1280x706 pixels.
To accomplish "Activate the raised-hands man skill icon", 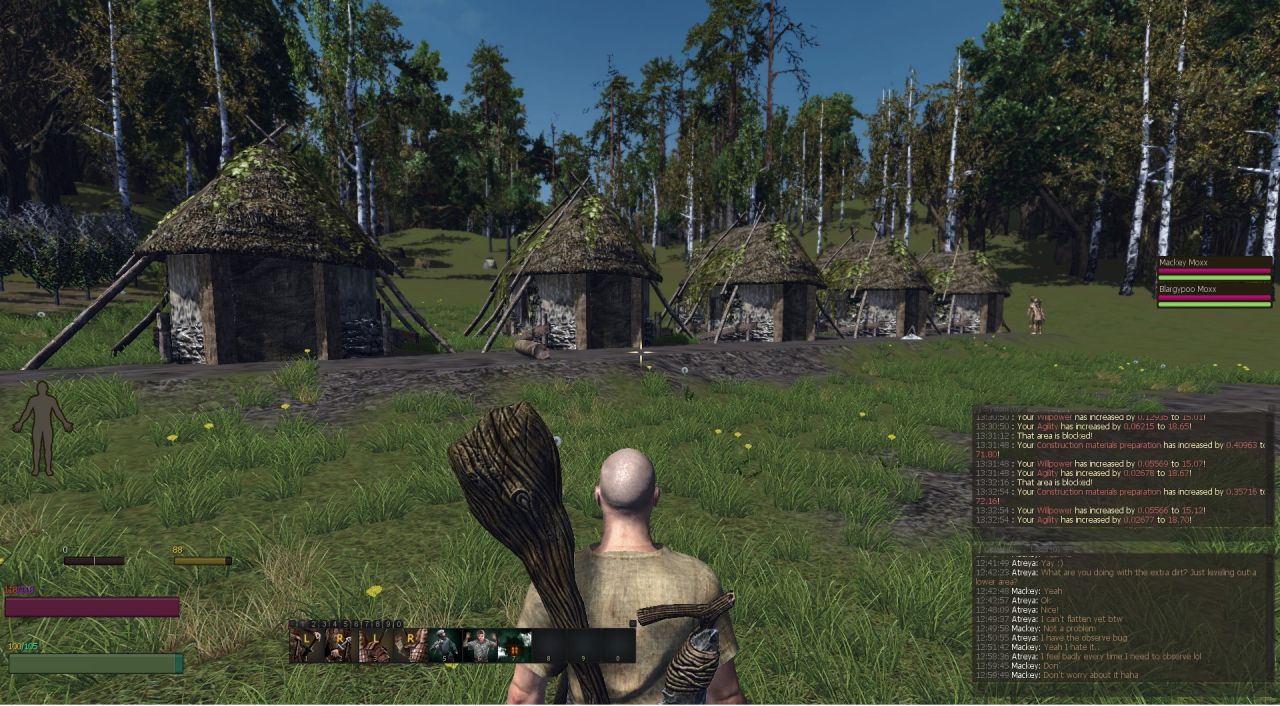I will [478, 646].
